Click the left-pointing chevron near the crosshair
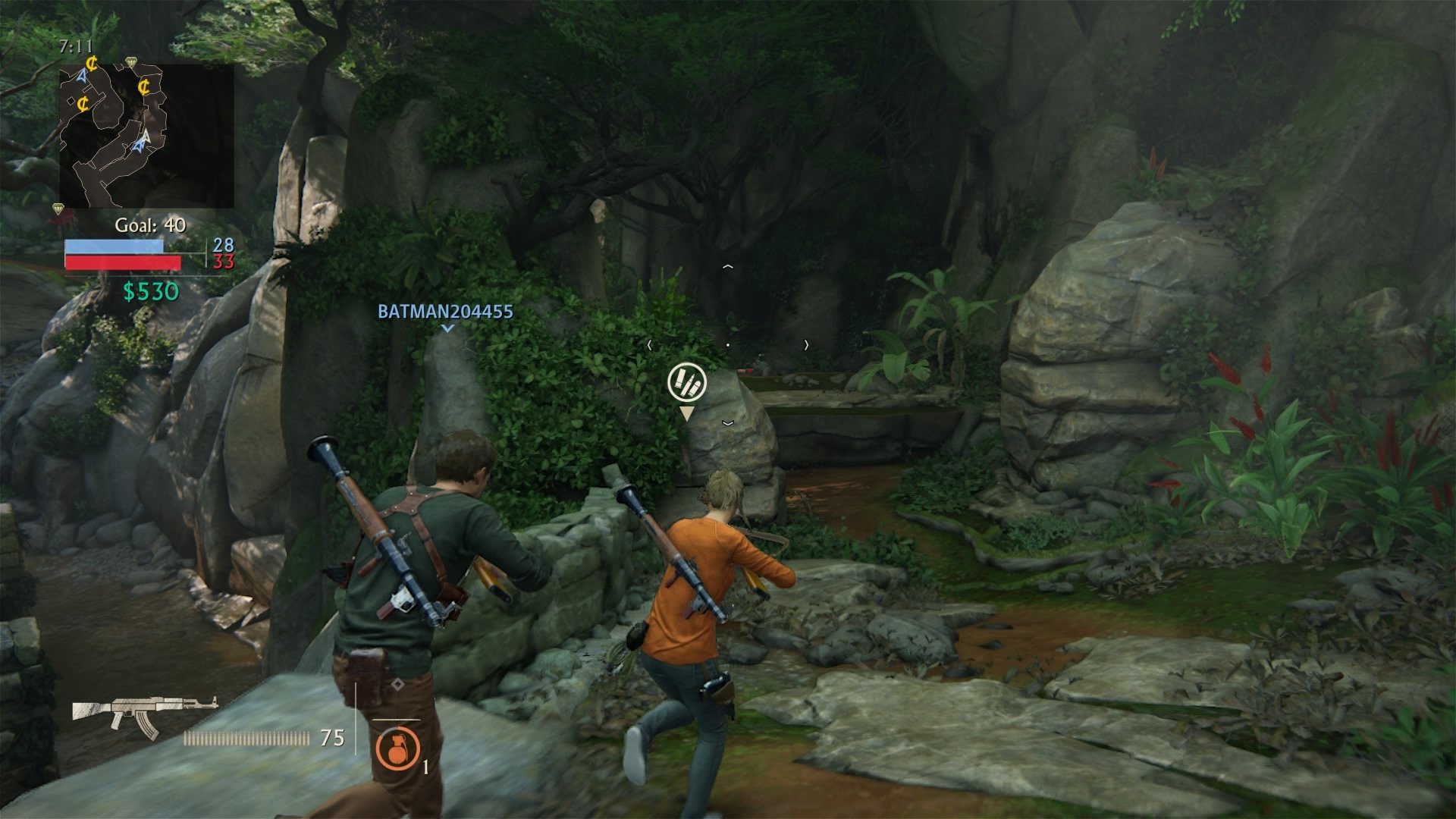The height and width of the screenshot is (819, 1456). pyautogui.click(x=649, y=344)
